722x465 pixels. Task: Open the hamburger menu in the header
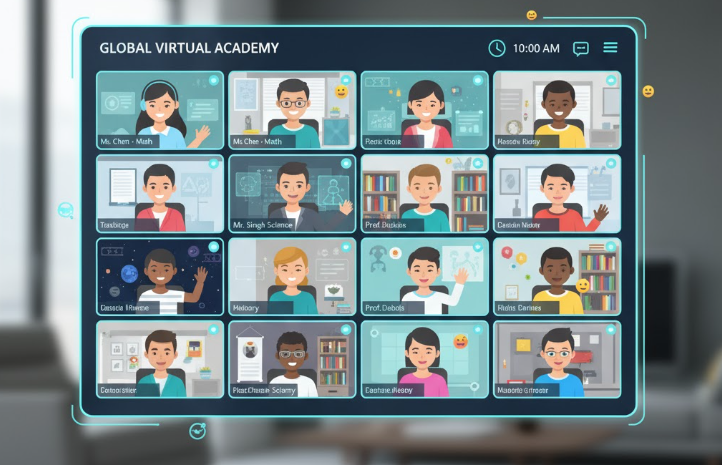coord(610,48)
